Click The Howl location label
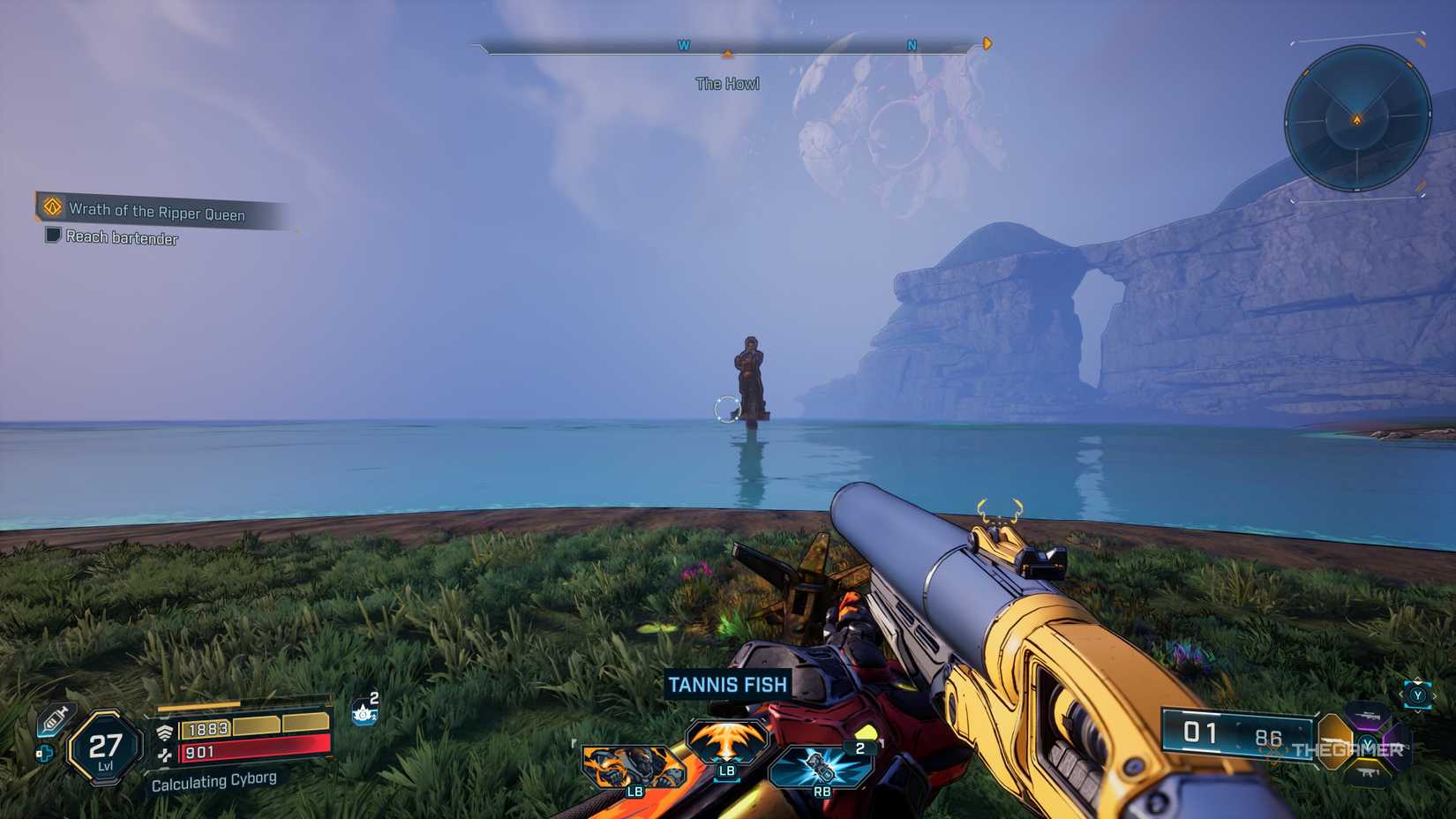Viewport: 1456px width, 819px height. (727, 83)
